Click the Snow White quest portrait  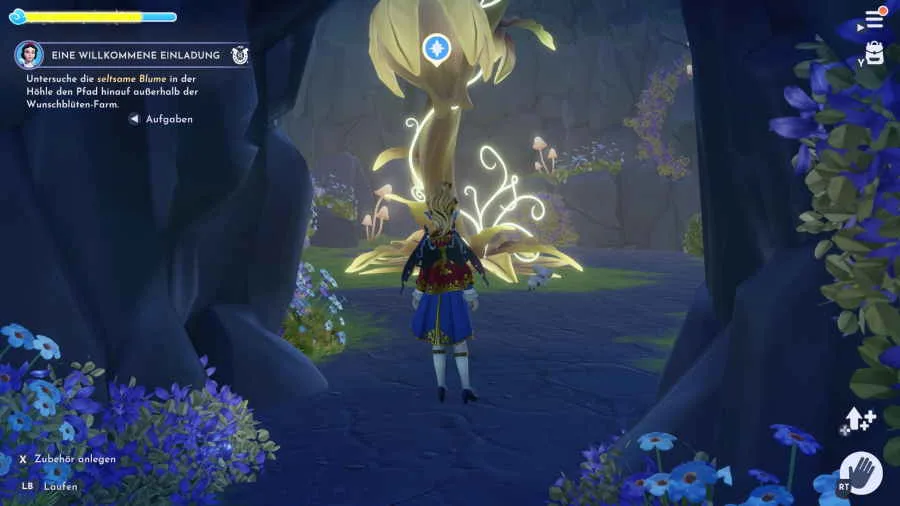click(29, 55)
